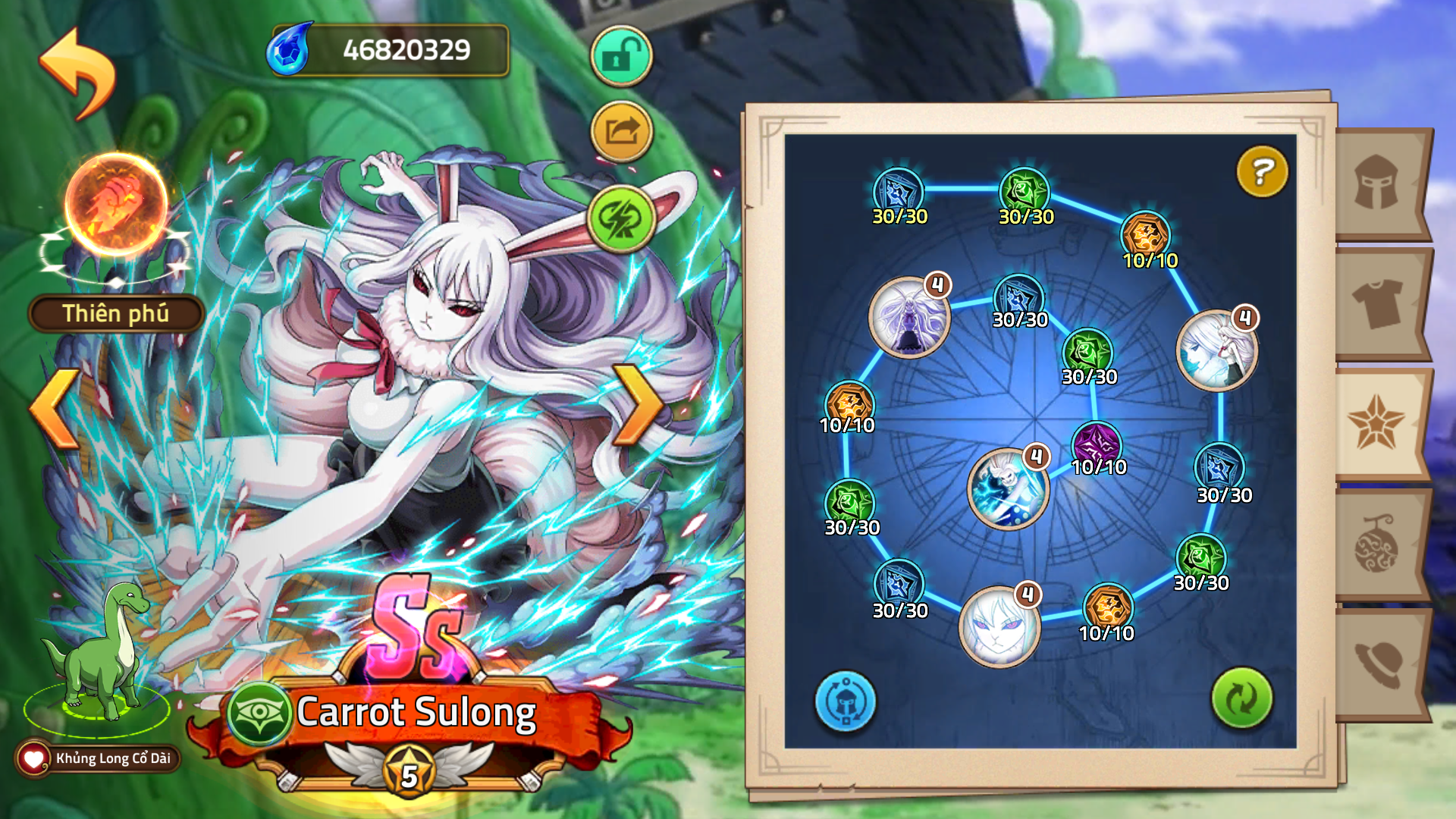Screen dimensions: 1456x819
Task: Select the center lightning character portrait node
Action: [1007, 489]
